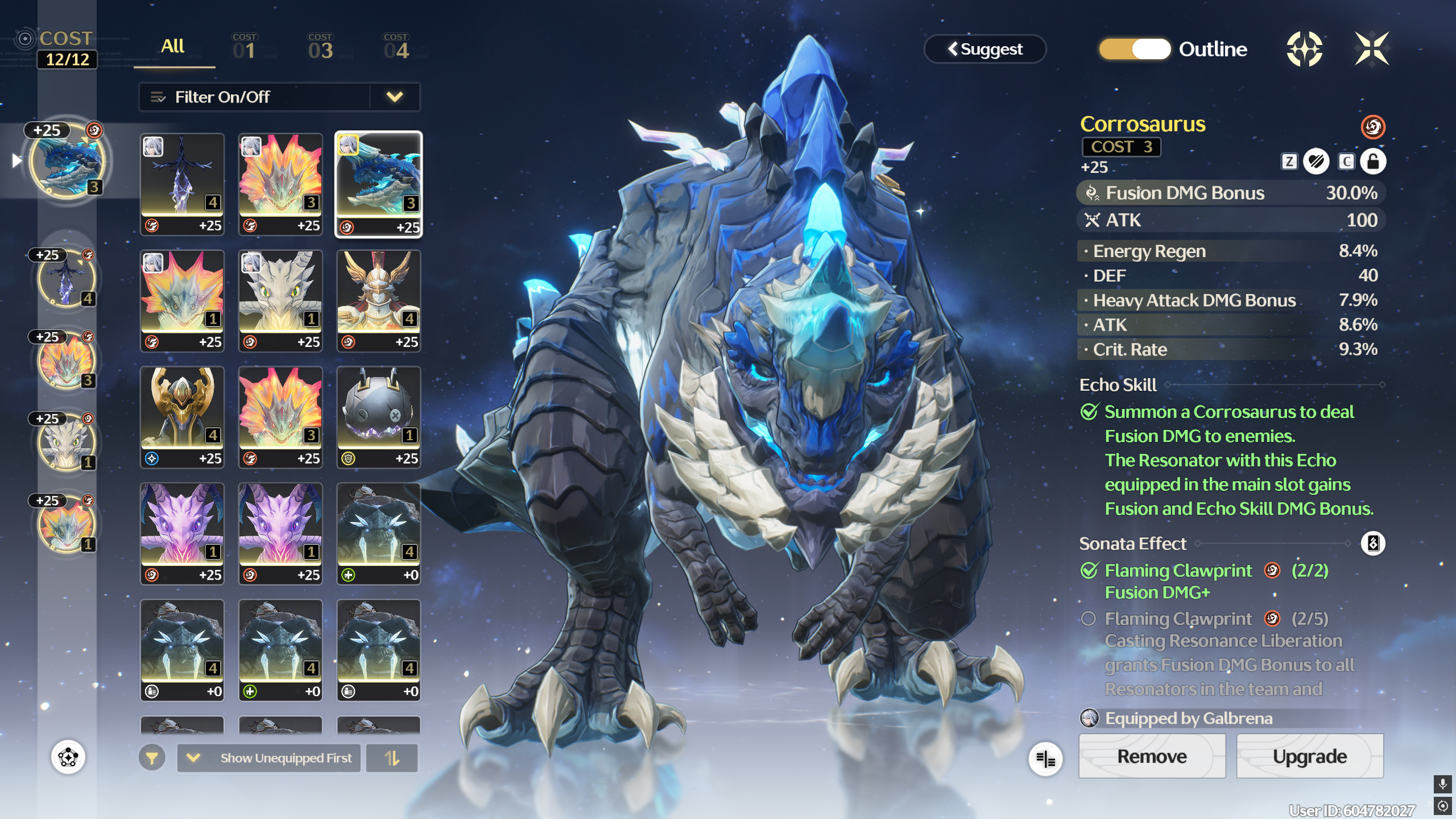Pick the round grey robot echo tile
The image size is (1456, 819).
click(379, 417)
